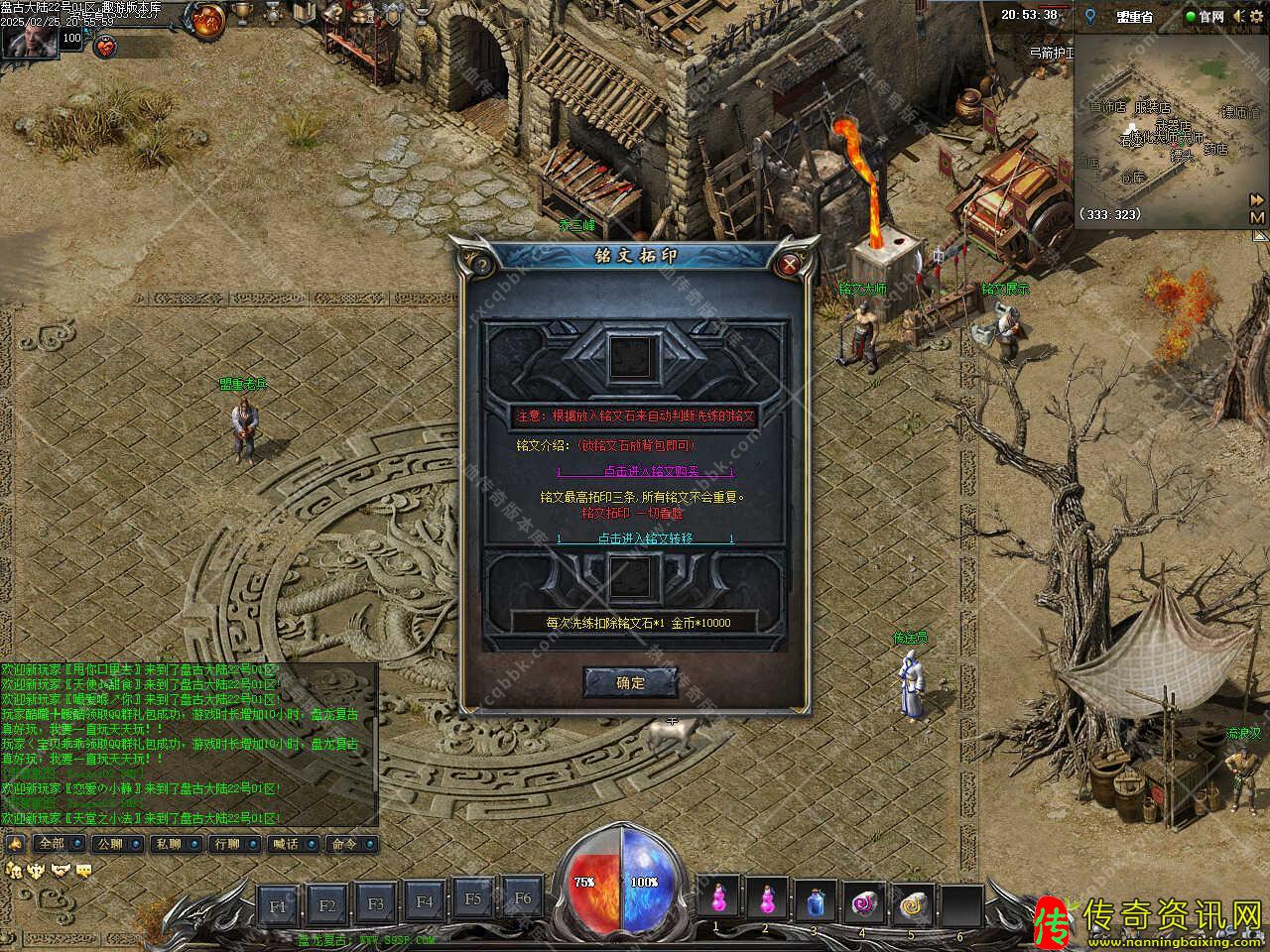Open the help question-mark icon in dialog
This screenshot has width=1270, height=952.
(x=479, y=264)
